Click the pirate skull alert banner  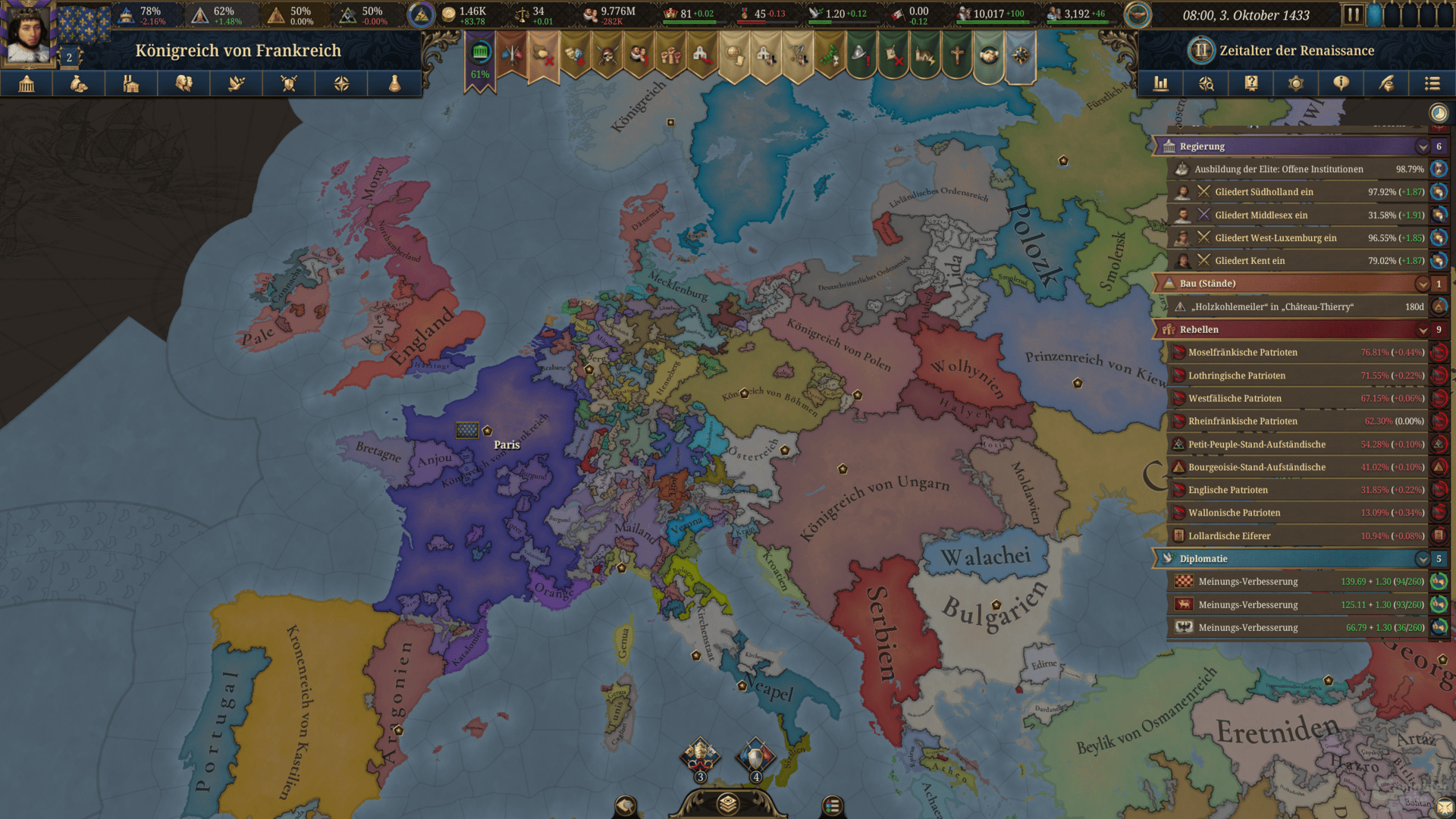click(607, 53)
